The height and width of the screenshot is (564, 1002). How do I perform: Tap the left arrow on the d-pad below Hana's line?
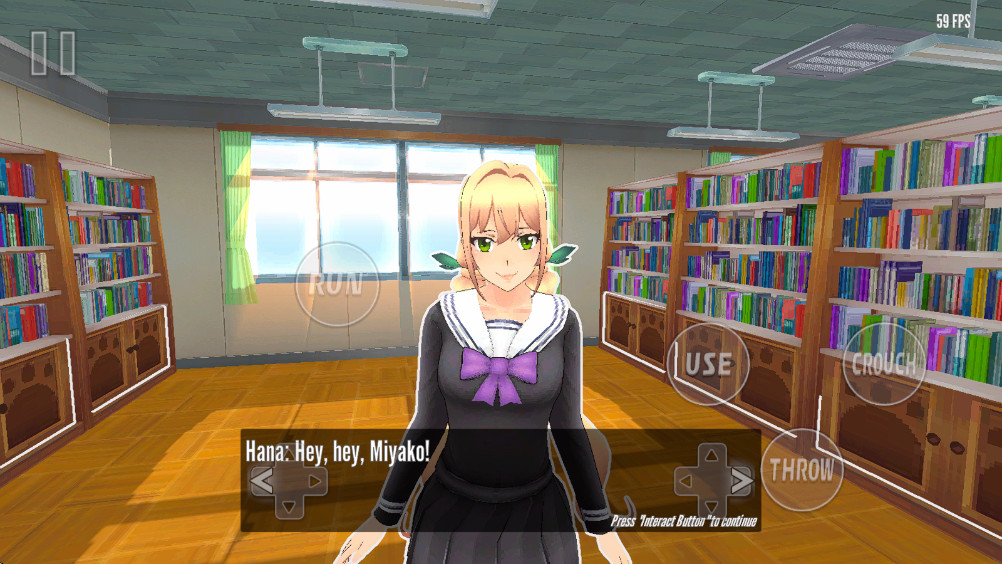(261, 482)
